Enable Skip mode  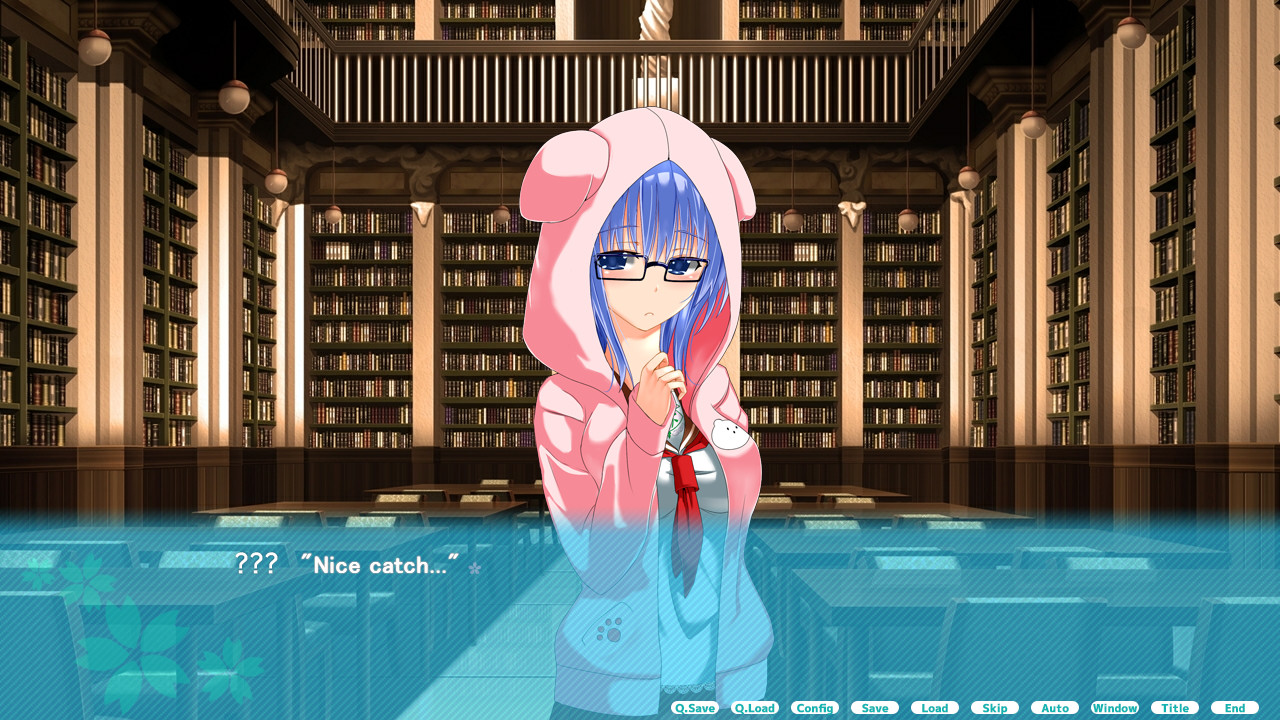coord(994,707)
